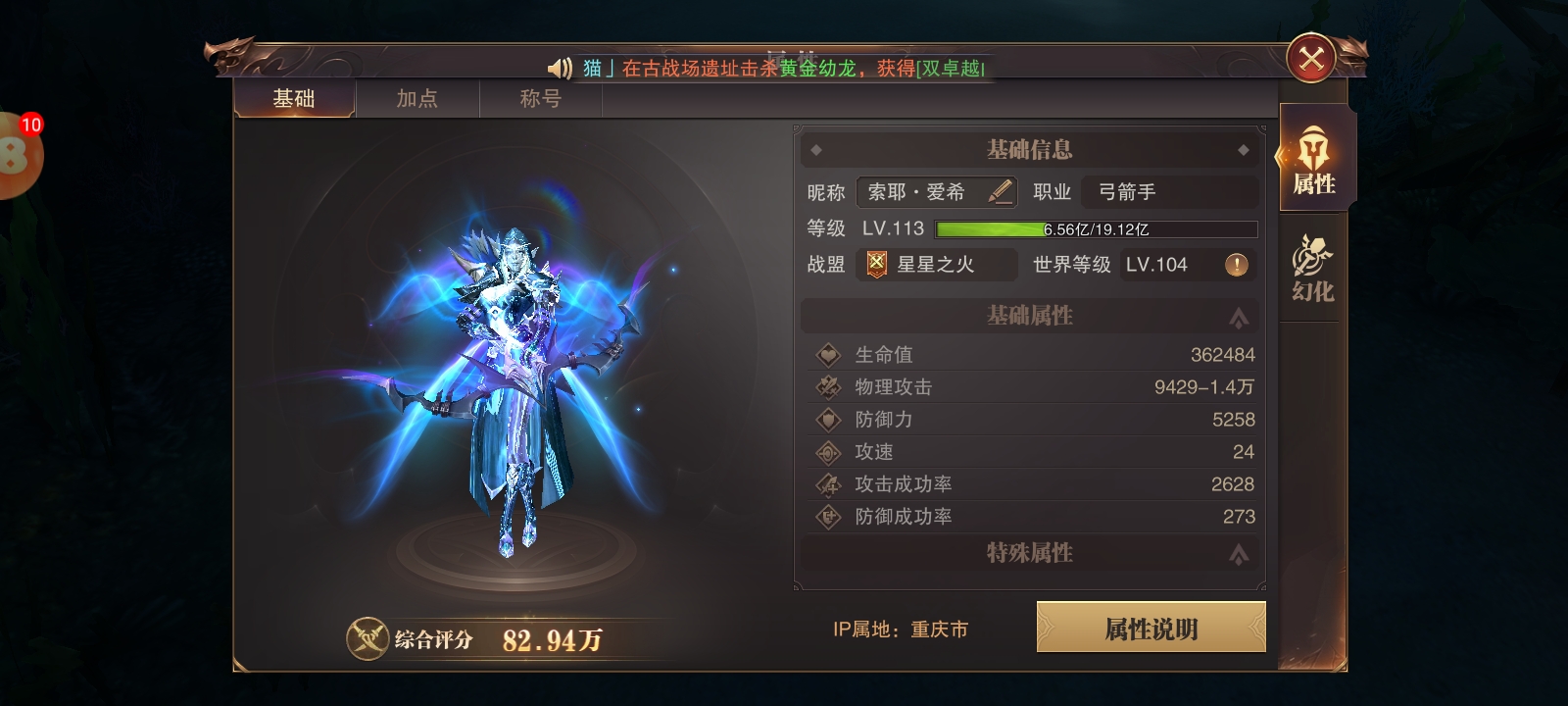The height and width of the screenshot is (706, 1568).
Task: Select the 属性 side tab
Action: click(1313, 162)
